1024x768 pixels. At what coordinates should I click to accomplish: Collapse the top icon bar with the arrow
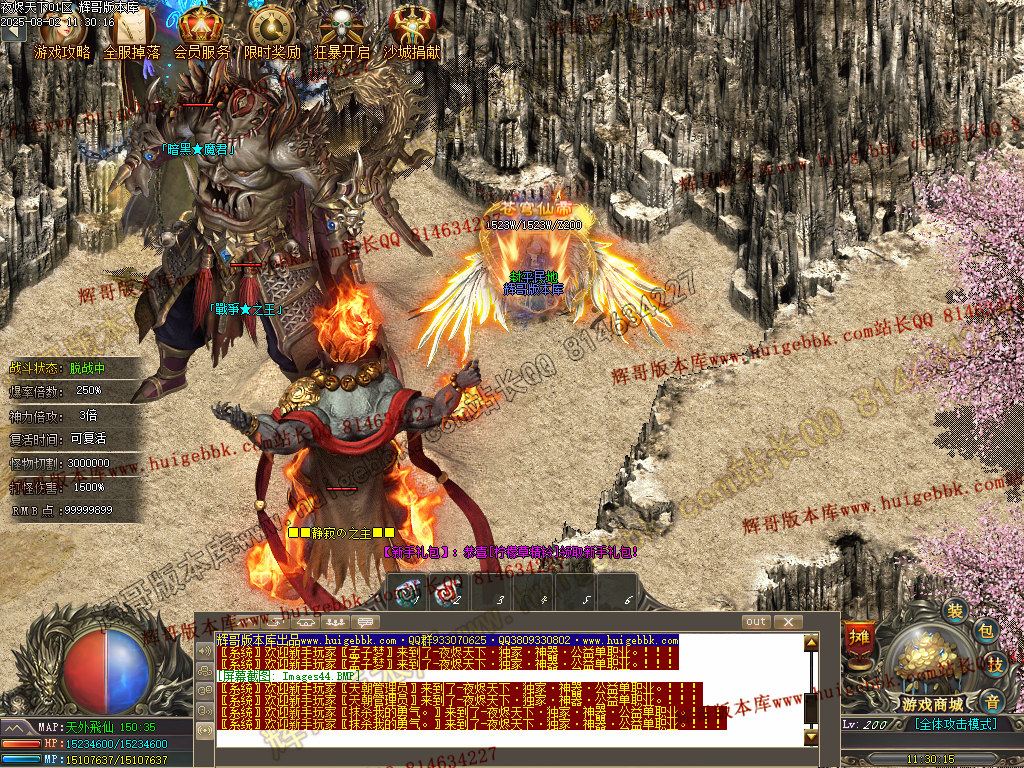pos(12,32)
